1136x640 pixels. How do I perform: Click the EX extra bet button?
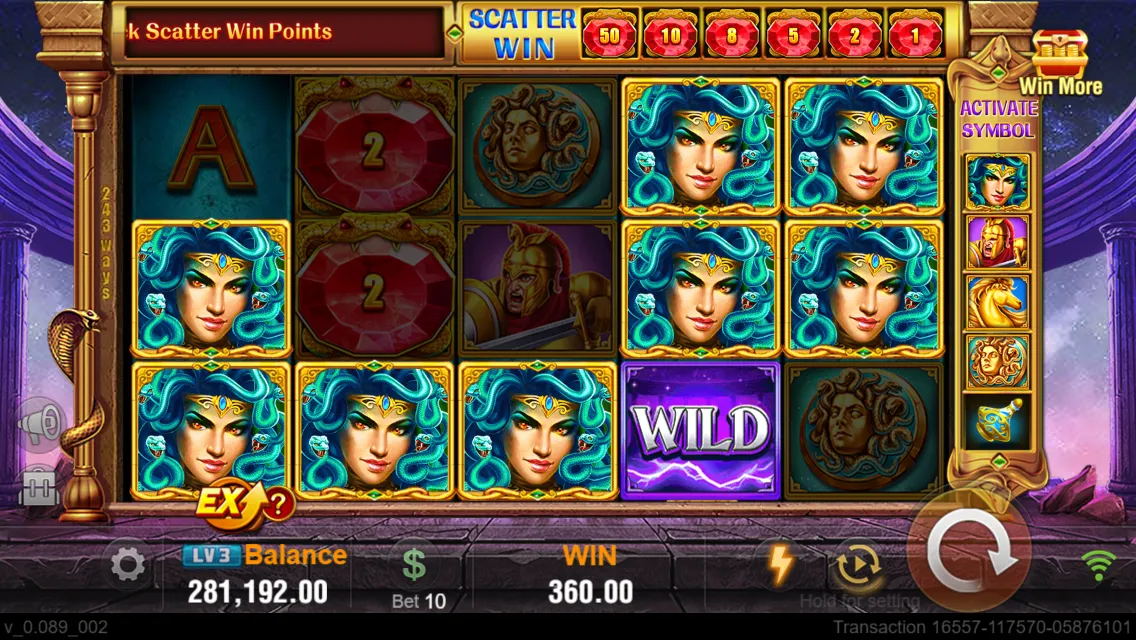(227, 503)
